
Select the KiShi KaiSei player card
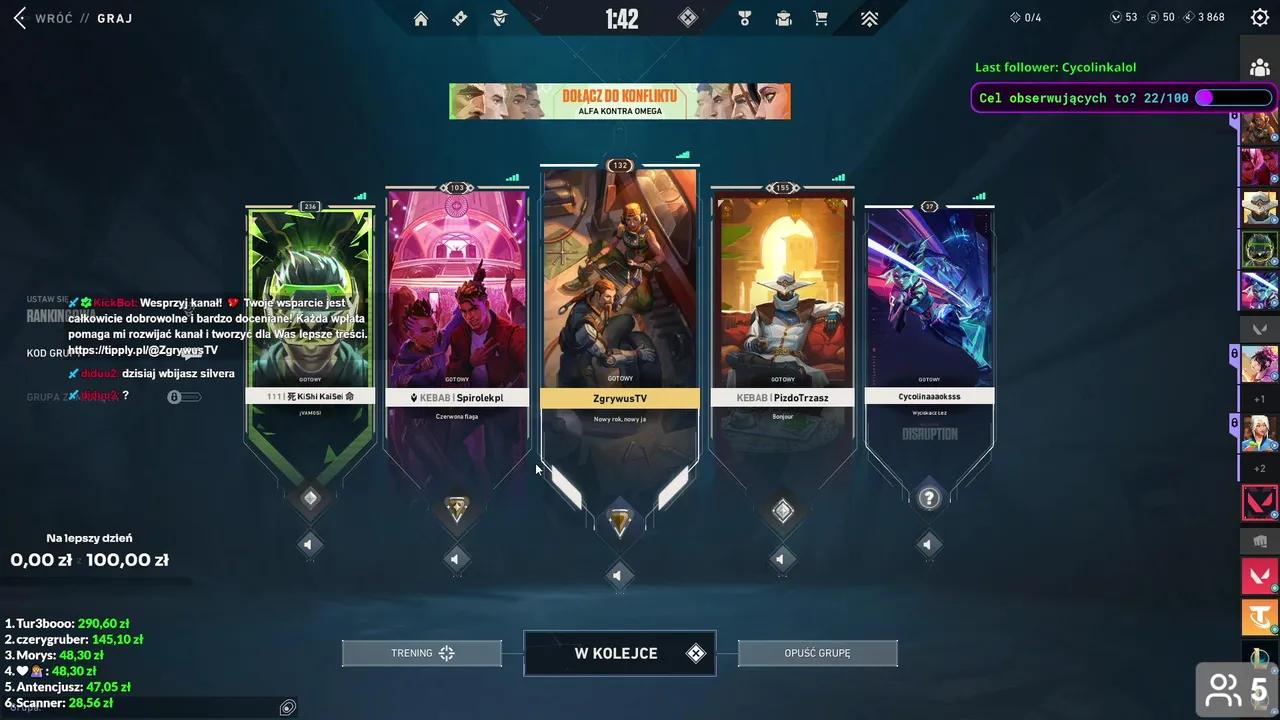click(310, 300)
